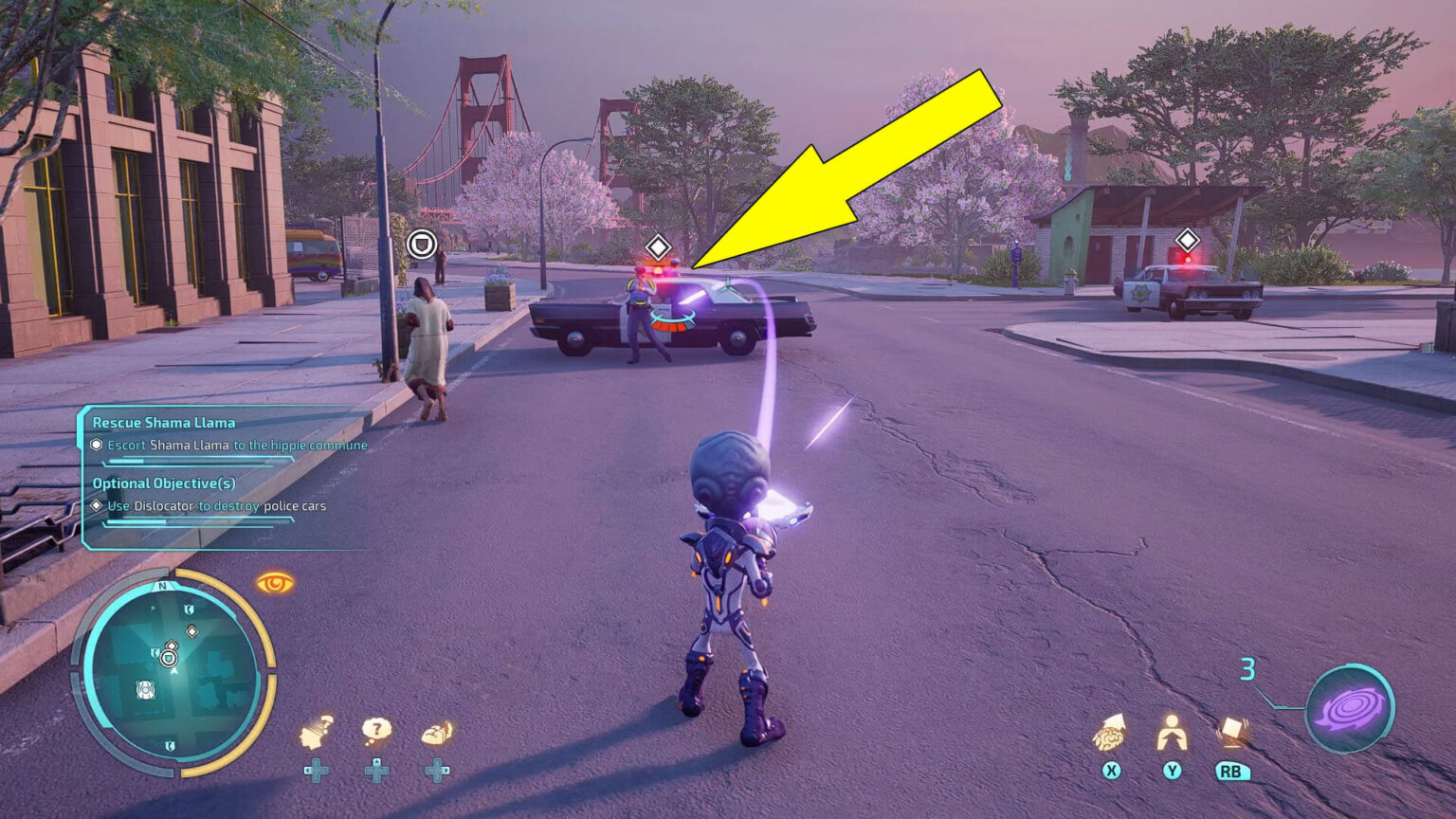Toggle the diamond marker for the optional objective

coord(97,505)
